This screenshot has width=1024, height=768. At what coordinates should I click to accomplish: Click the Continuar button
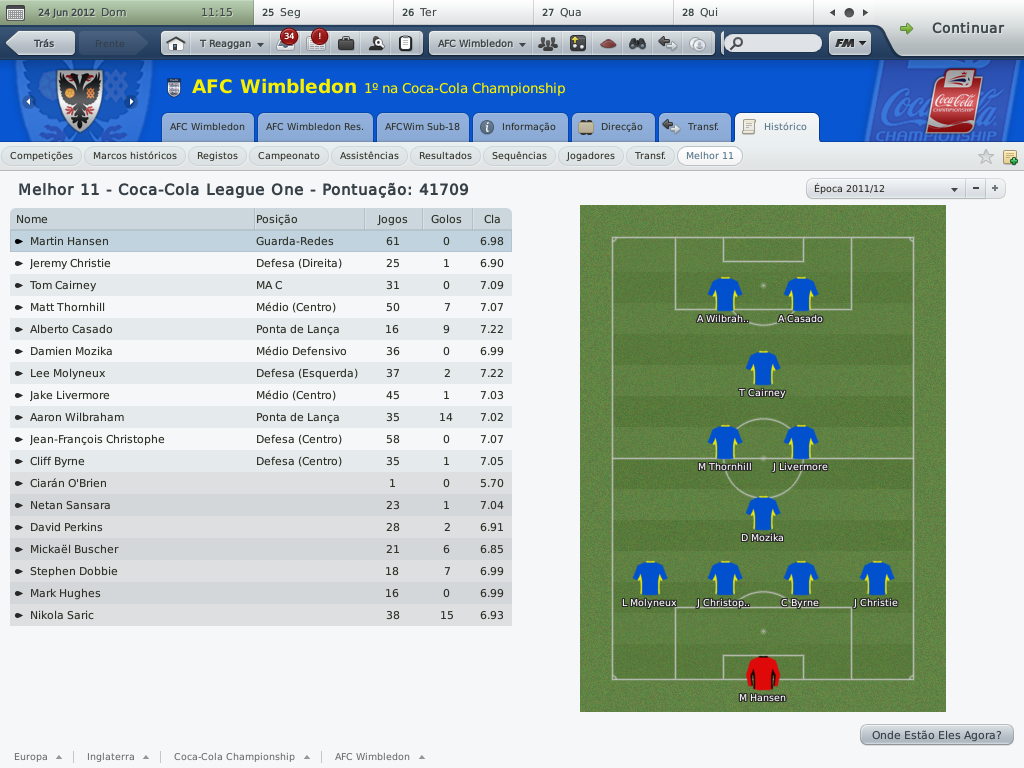tap(953, 29)
